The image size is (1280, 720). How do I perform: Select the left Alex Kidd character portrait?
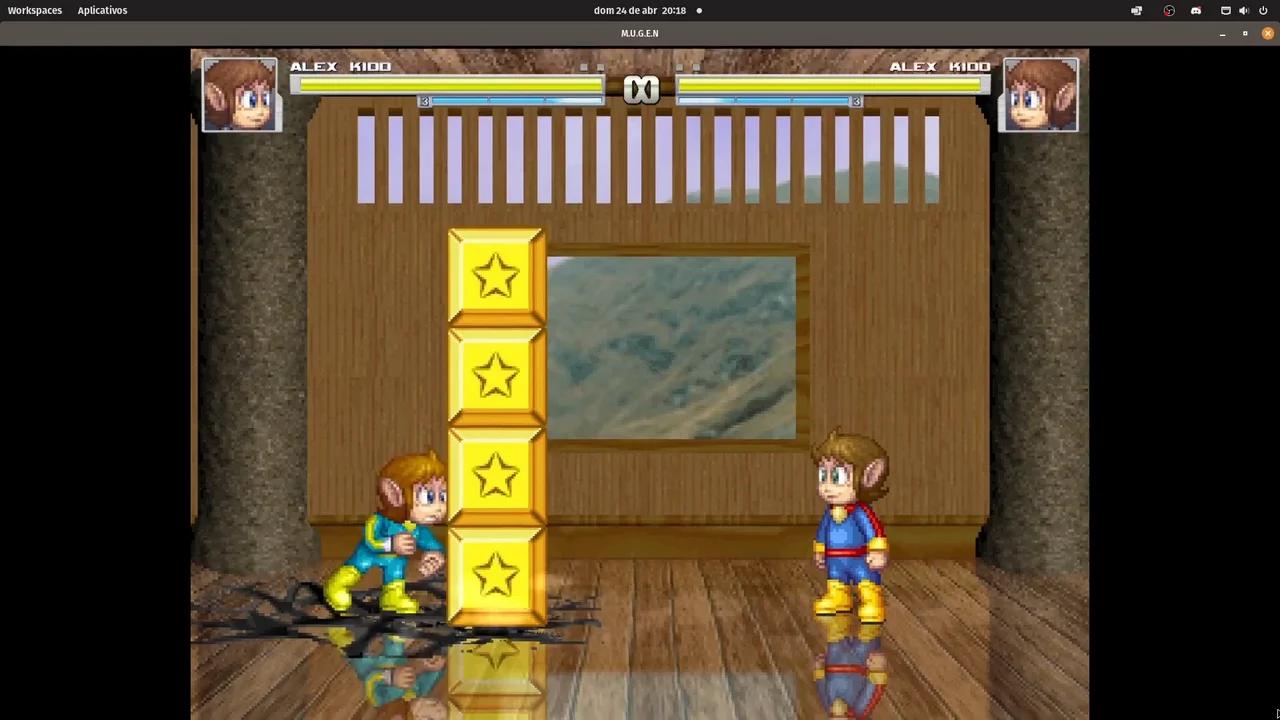coord(240,93)
